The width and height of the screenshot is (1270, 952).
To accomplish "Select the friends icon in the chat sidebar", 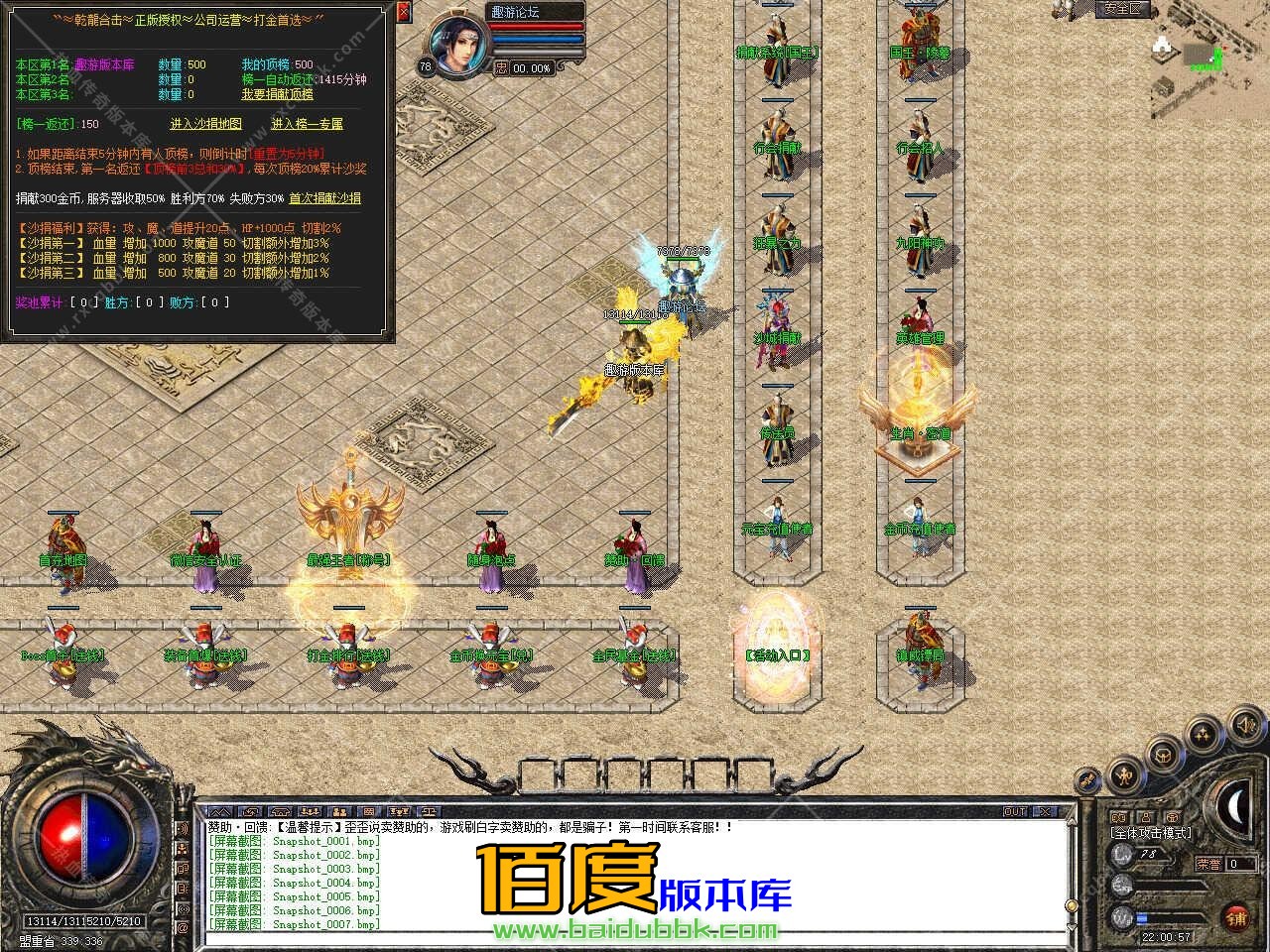I will [x=182, y=847].
